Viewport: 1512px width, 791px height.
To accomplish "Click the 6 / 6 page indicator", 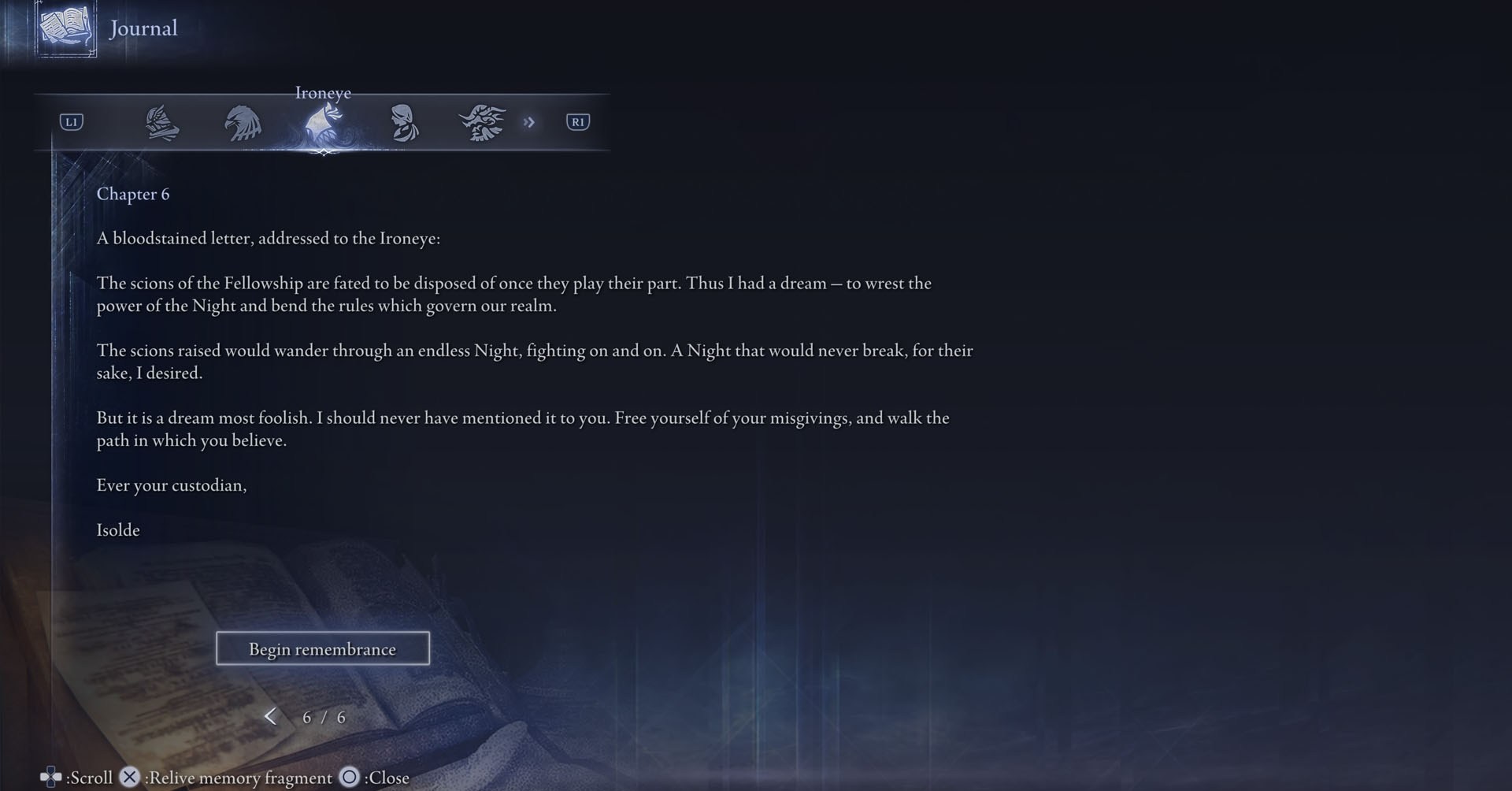I will (x=323, y=717).
